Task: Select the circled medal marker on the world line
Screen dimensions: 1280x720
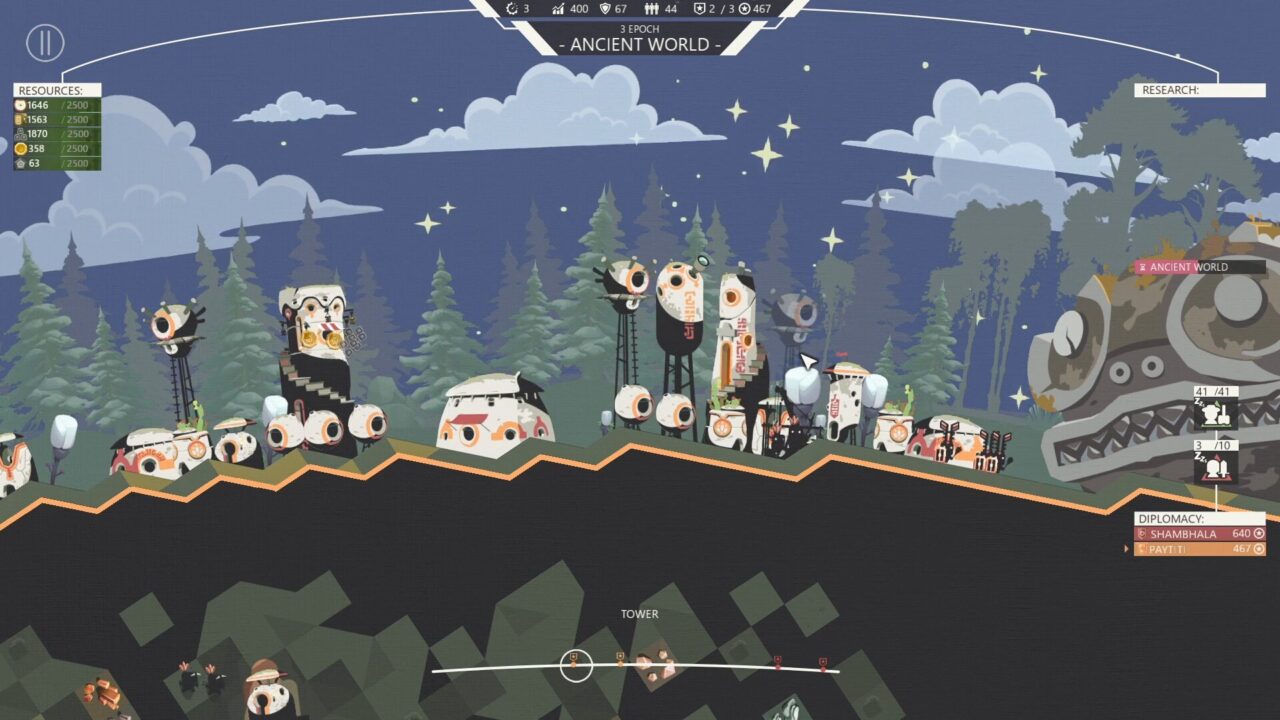Action: [573, 661]
